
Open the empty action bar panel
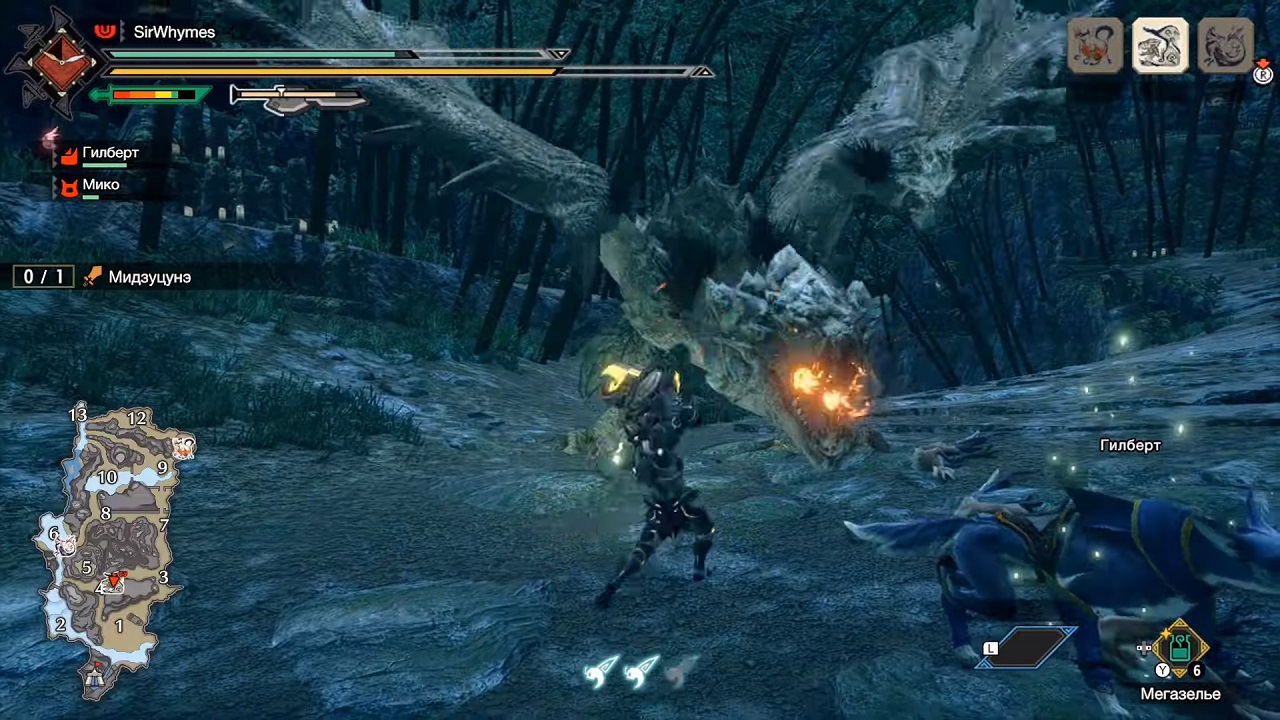click(1028, 647)
